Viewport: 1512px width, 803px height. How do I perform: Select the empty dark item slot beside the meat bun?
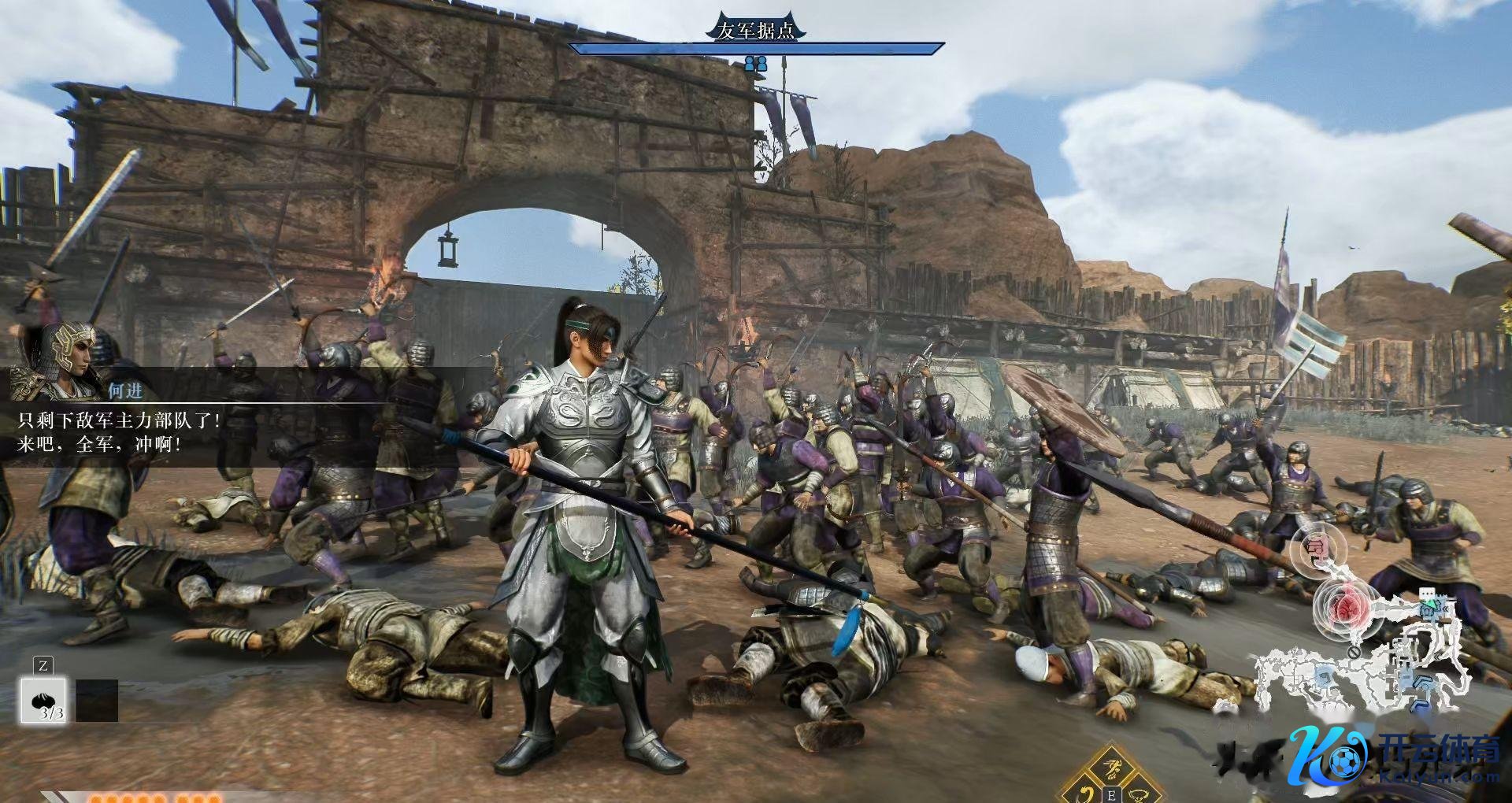(x=97, y=701)
